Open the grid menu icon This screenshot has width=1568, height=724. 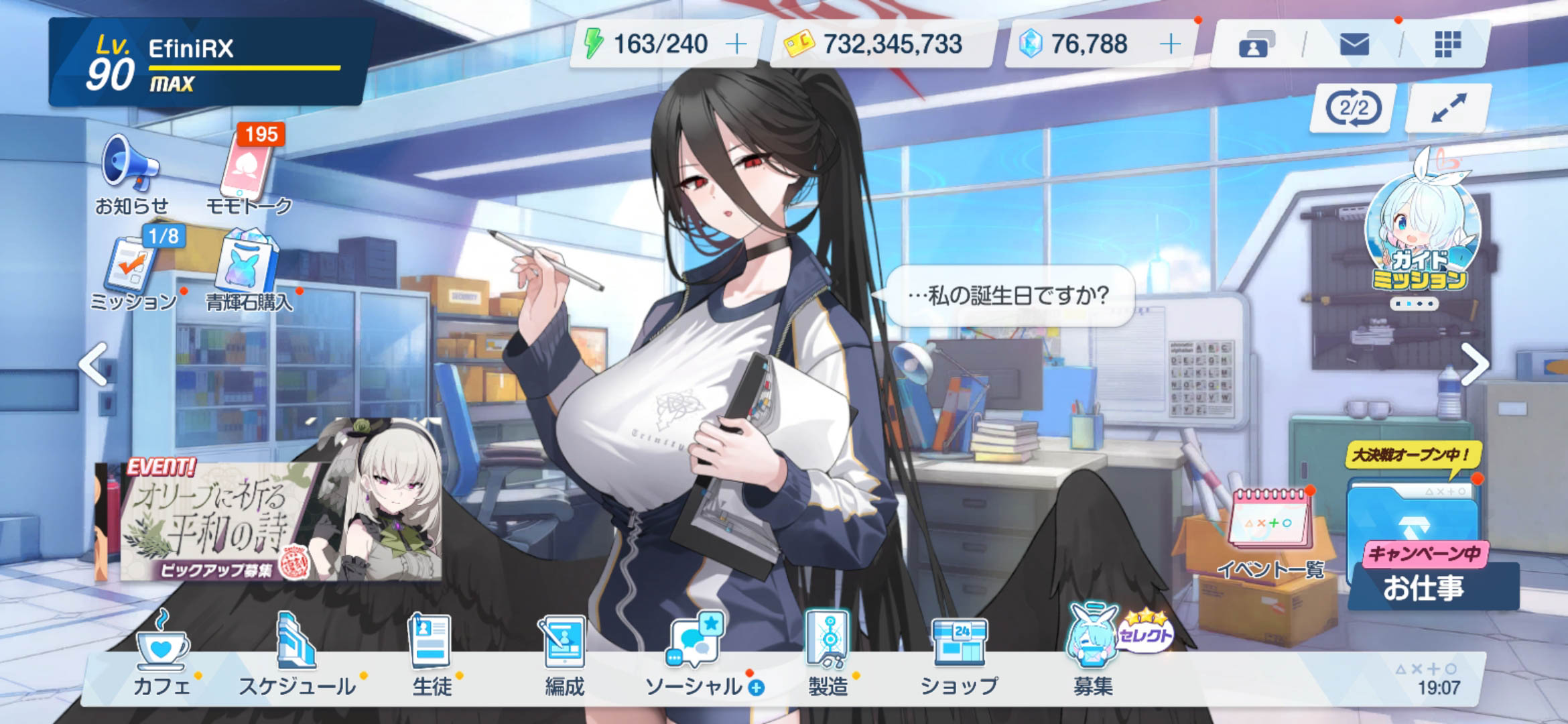click(x=1447, y=45)
